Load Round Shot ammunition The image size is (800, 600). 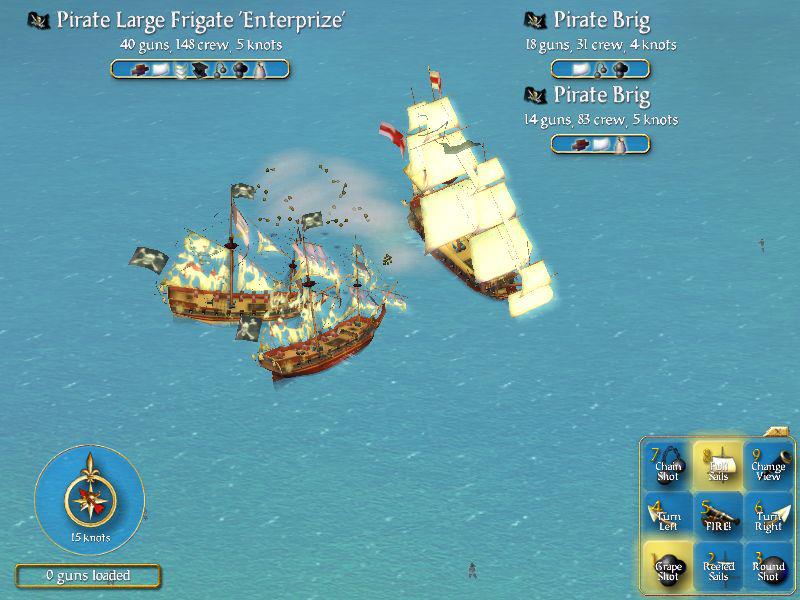pos(768,566)
